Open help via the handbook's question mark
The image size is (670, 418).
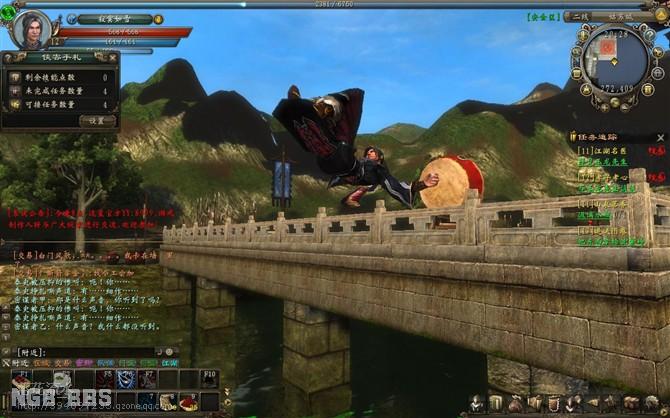pos(9,58)
